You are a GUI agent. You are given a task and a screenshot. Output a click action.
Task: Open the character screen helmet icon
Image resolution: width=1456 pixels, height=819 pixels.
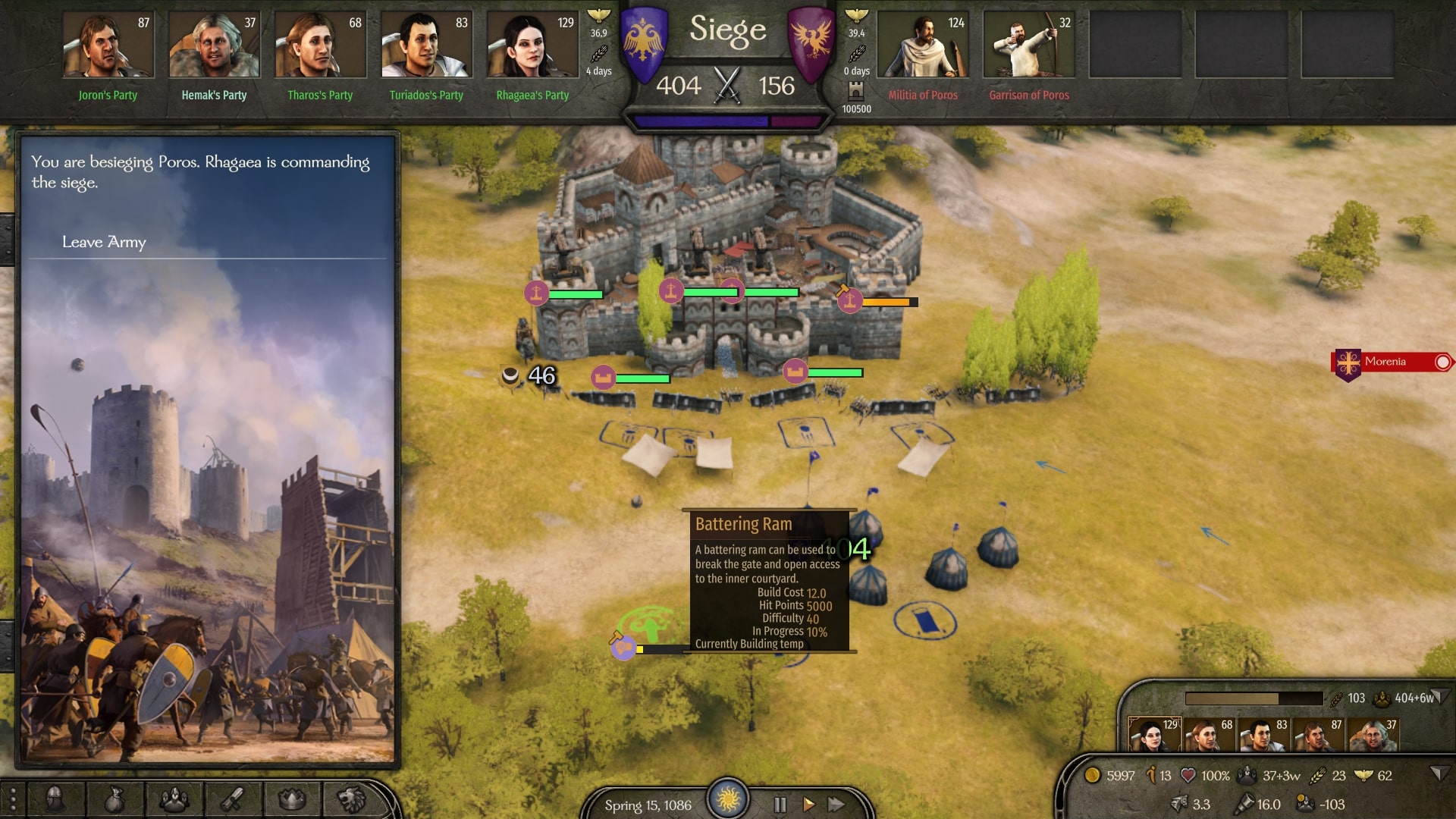pyautogui.click(x=55, y=799)
